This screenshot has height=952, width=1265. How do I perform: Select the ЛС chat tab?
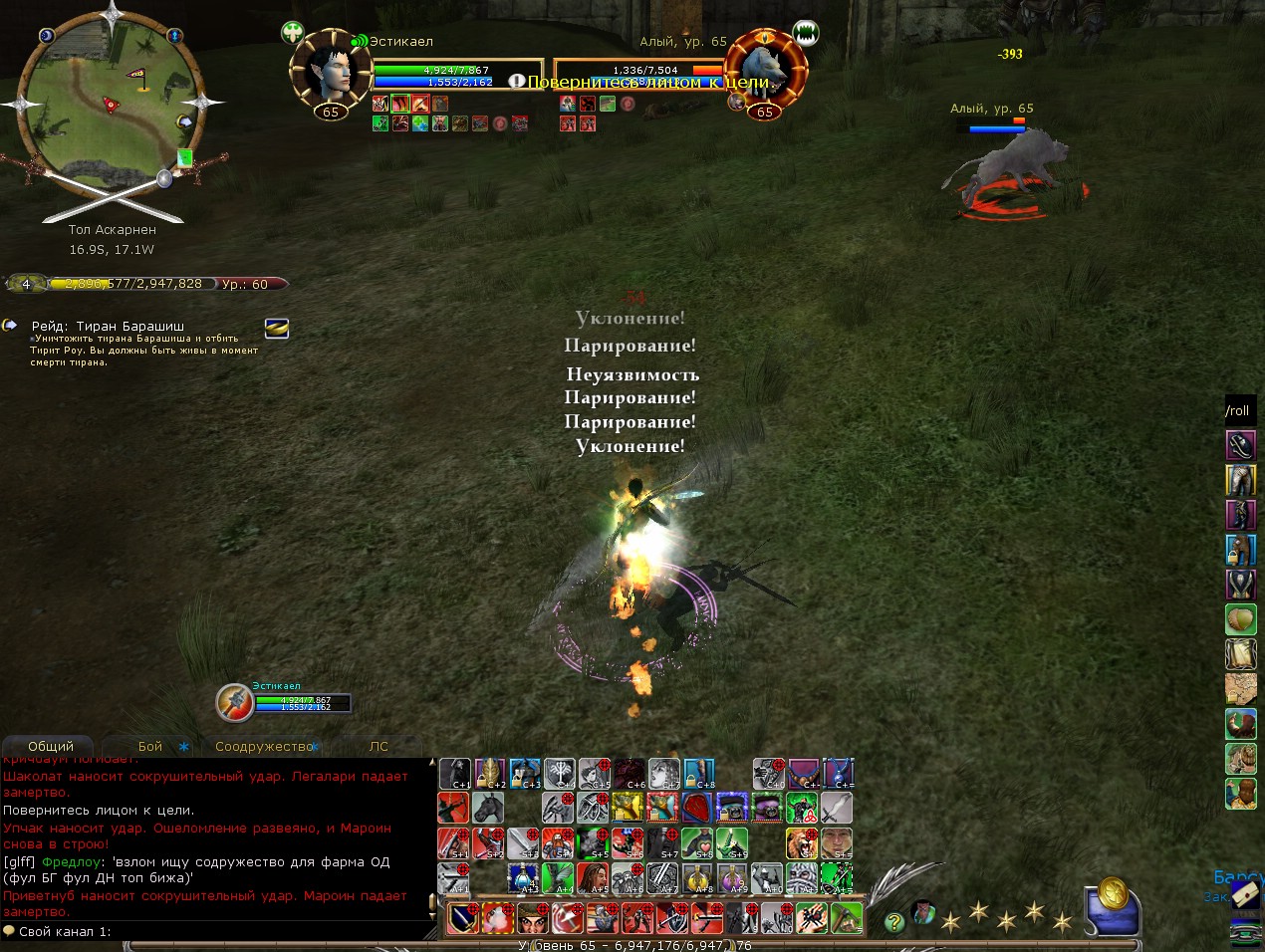(379, 746)
